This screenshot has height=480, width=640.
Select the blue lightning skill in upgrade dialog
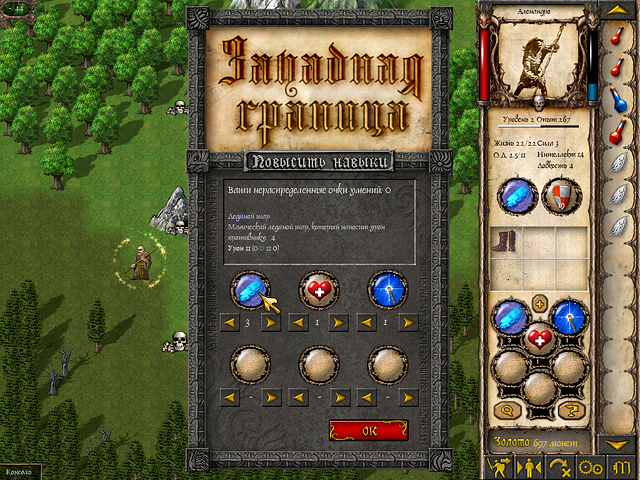click(x=387, y=288)
